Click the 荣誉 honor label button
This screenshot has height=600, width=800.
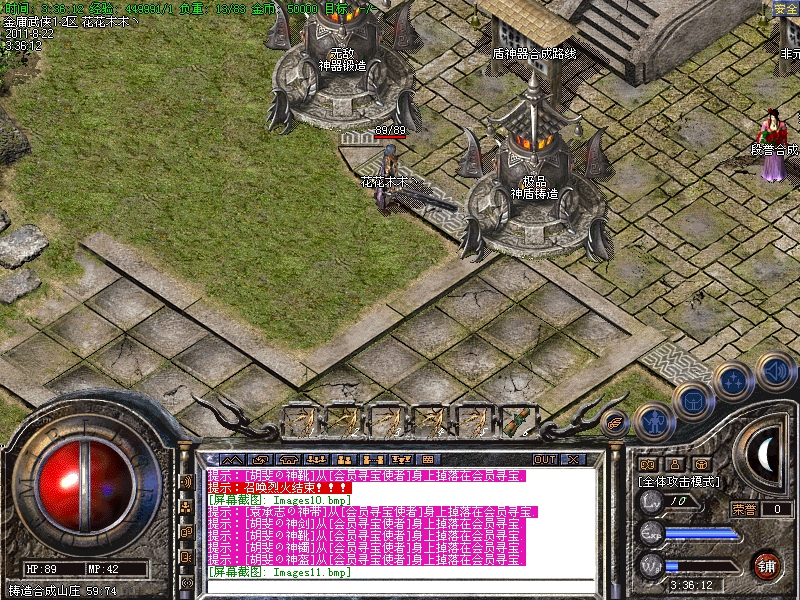click(744, 509)
